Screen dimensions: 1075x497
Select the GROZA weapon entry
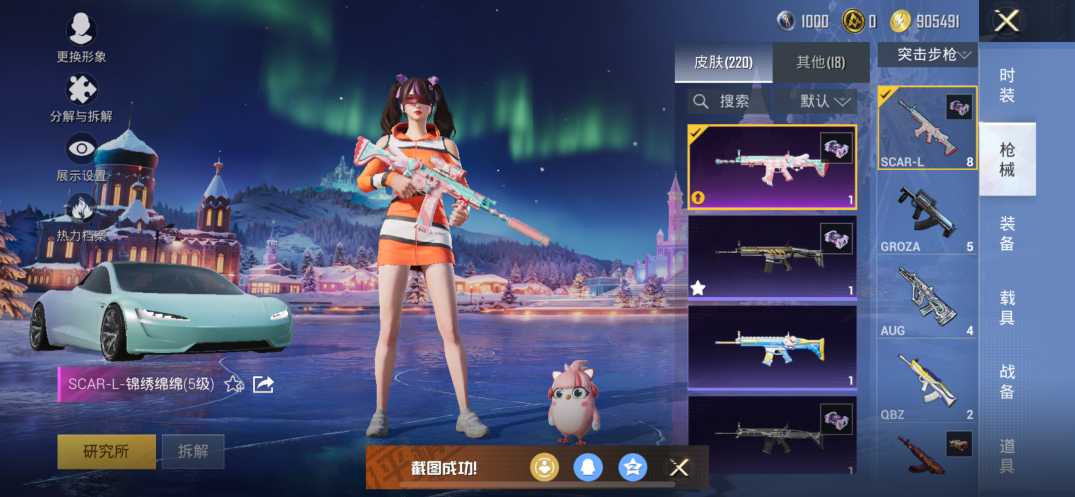(x=927, y=218)
